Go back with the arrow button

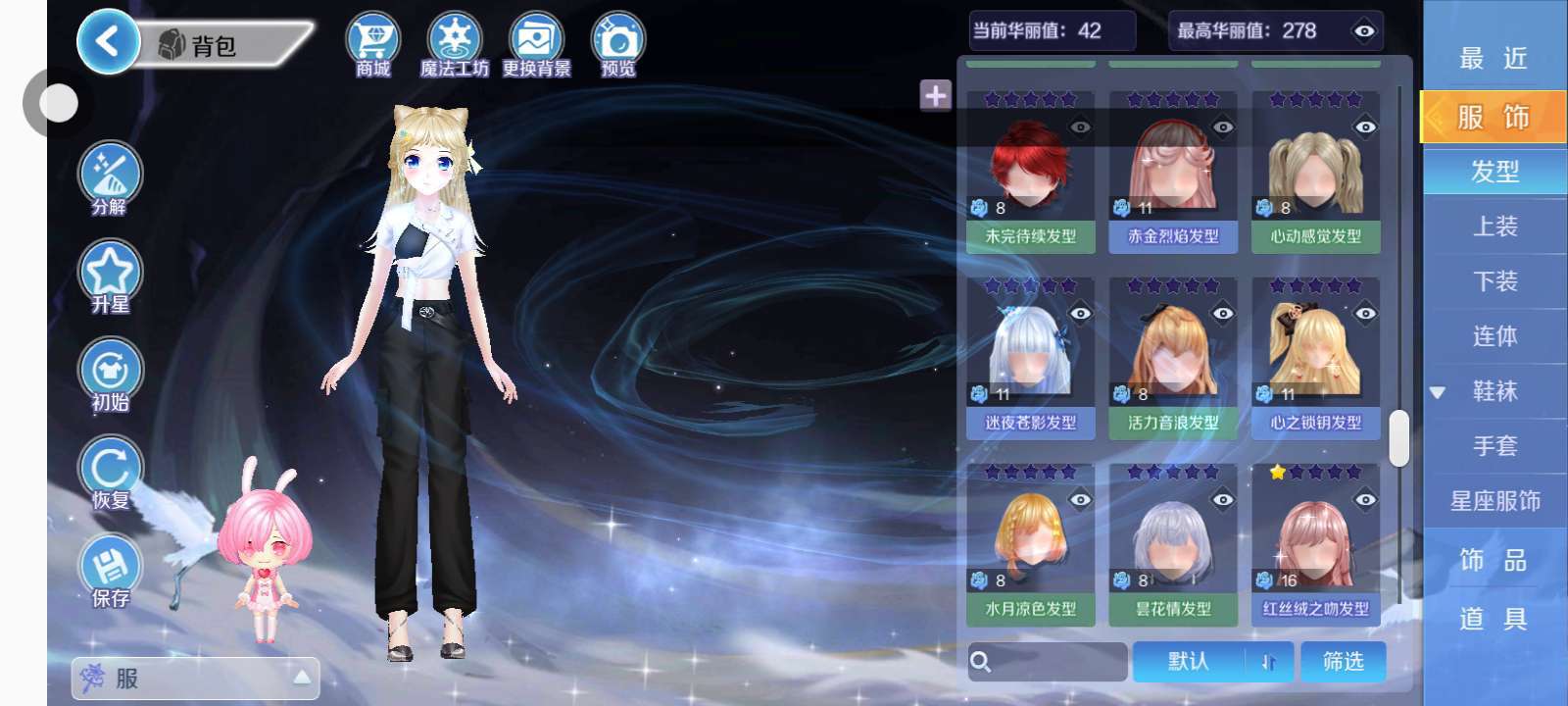(107, 42)
